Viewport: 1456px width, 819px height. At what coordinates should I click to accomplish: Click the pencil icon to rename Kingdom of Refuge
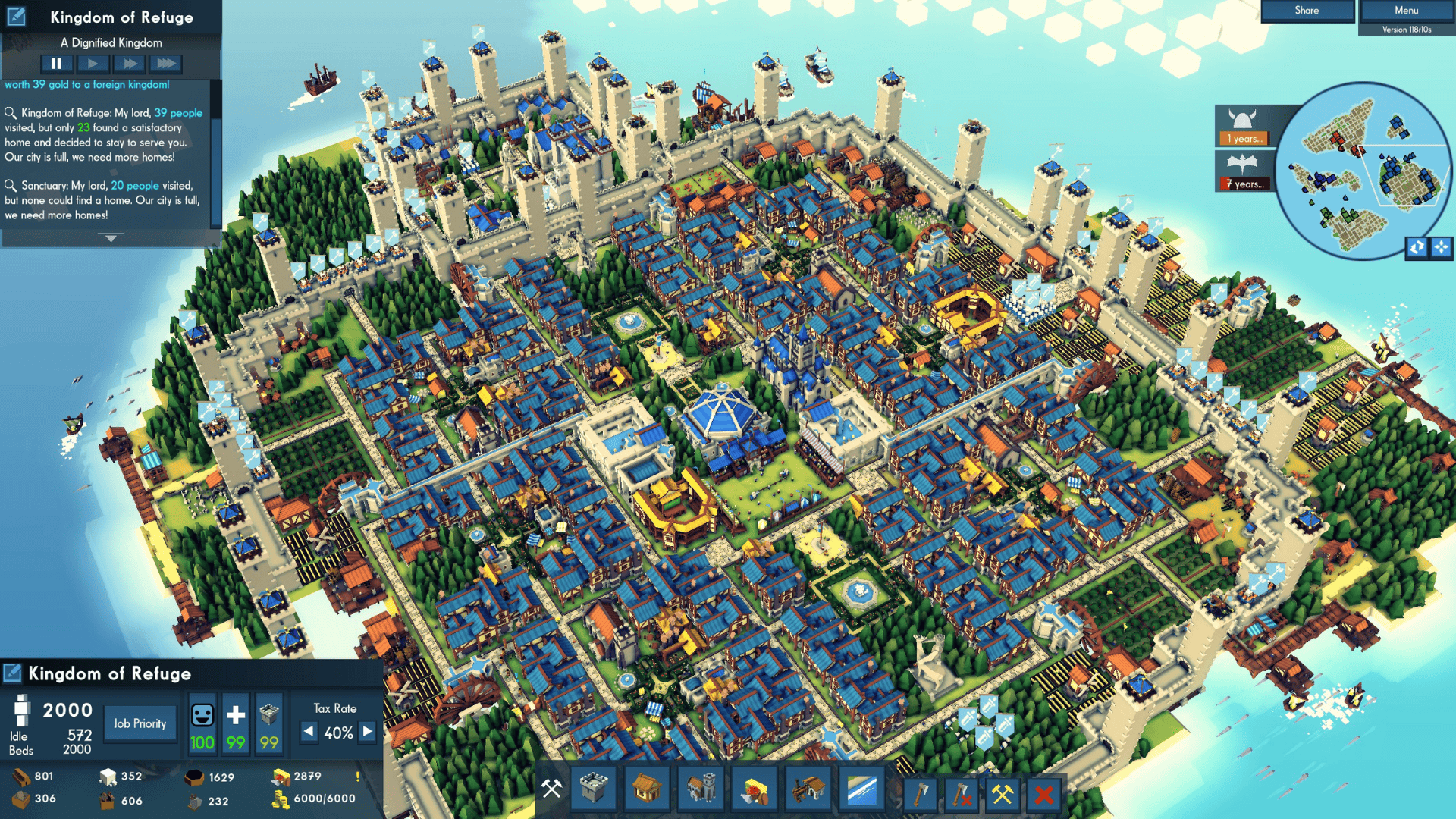[17, 17]
